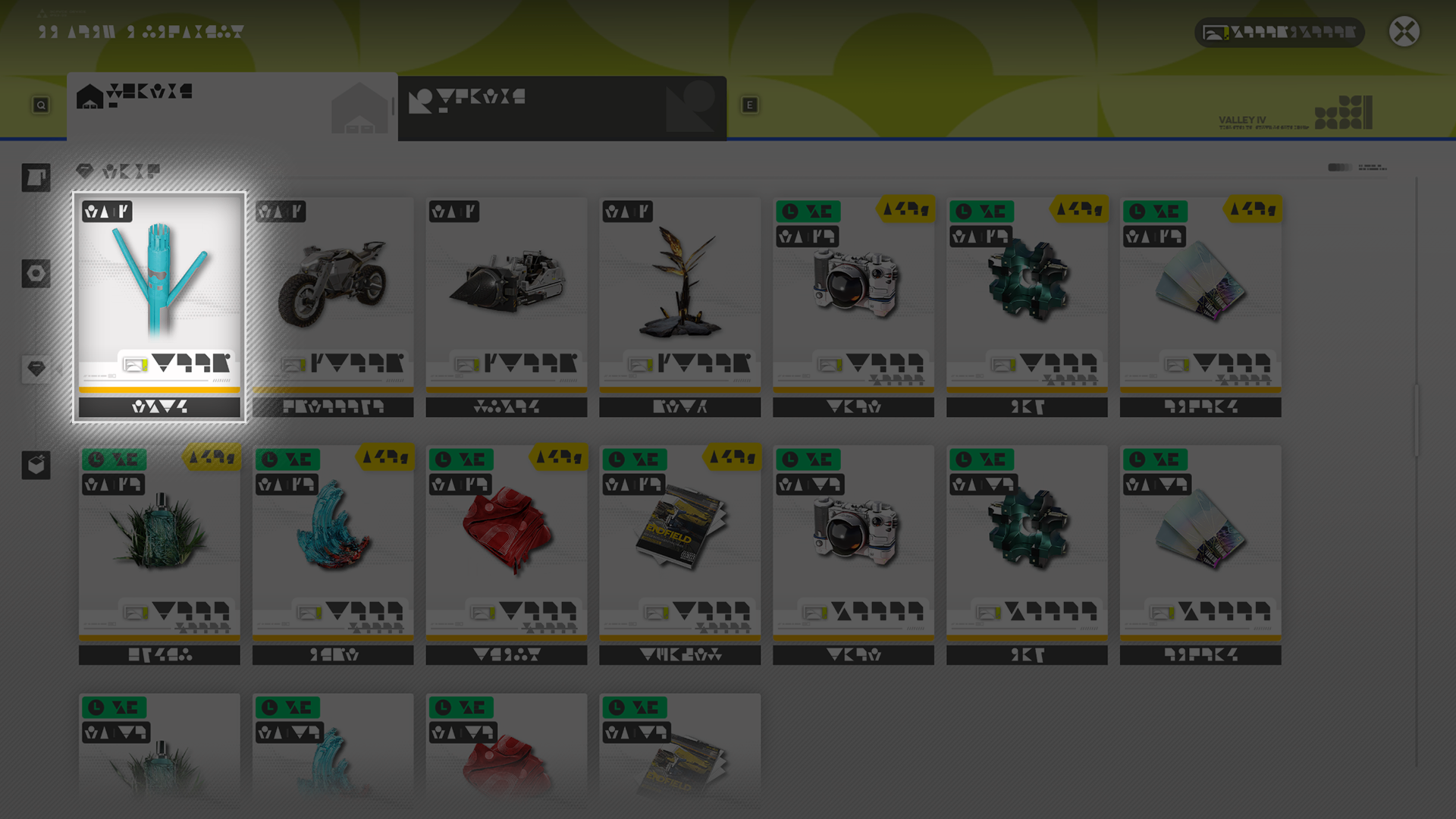Open the cube box category in the sidebar
Image resolution: width=1456 pixels, height=819 pixels.
(x=36, y=465)
